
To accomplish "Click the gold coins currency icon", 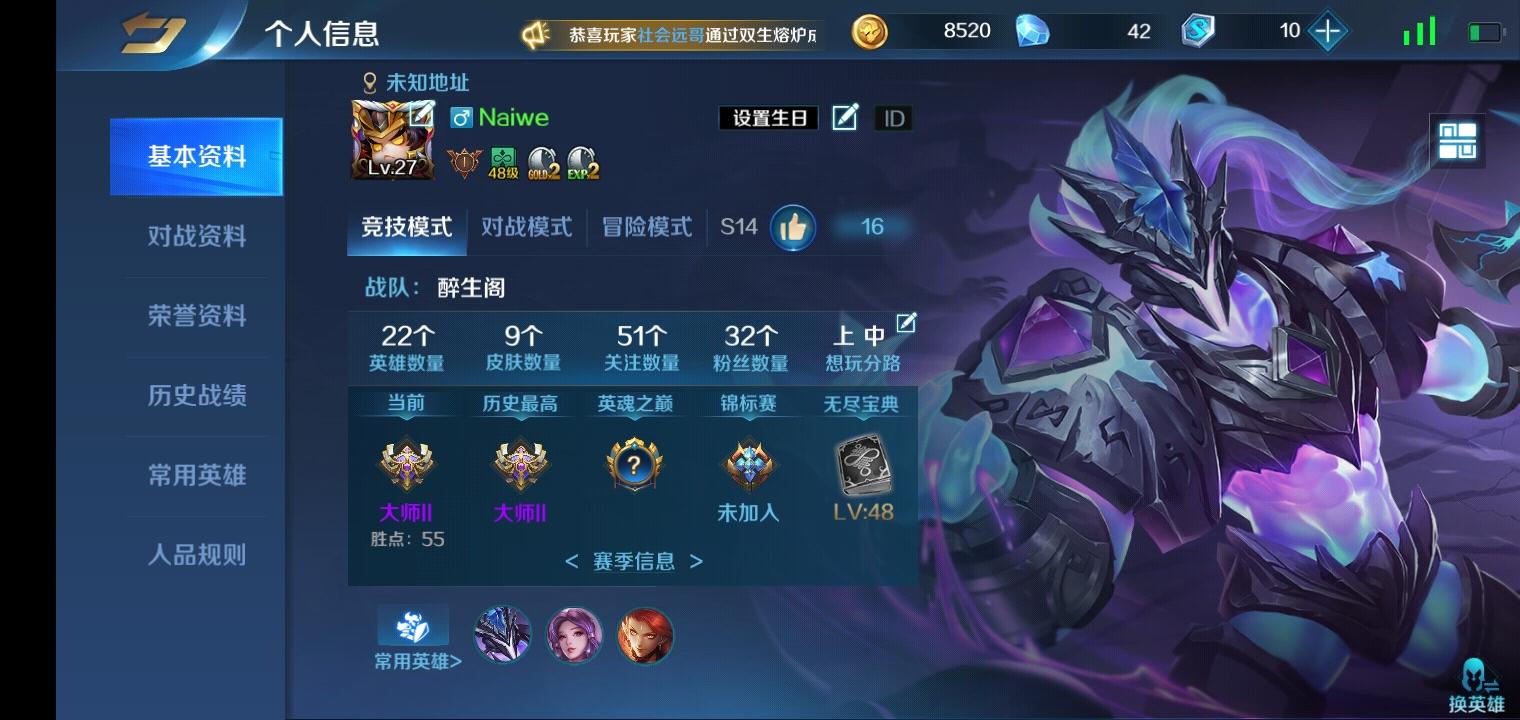I will click(870, 31).
